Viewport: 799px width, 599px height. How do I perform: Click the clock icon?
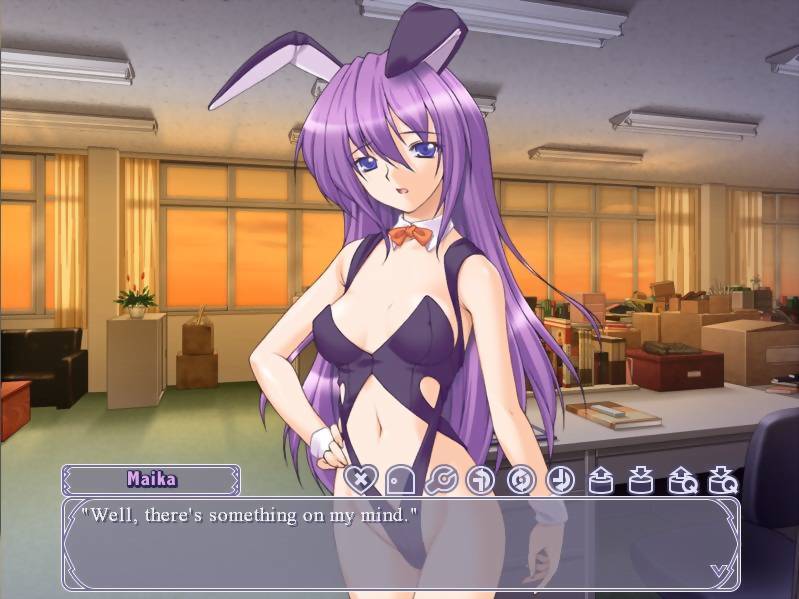point(561,480)
